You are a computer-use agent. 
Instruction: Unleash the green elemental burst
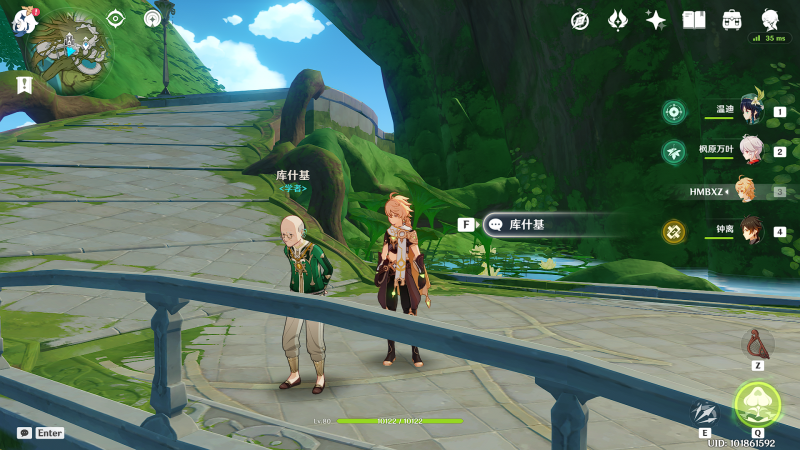(x=757, y=404)
